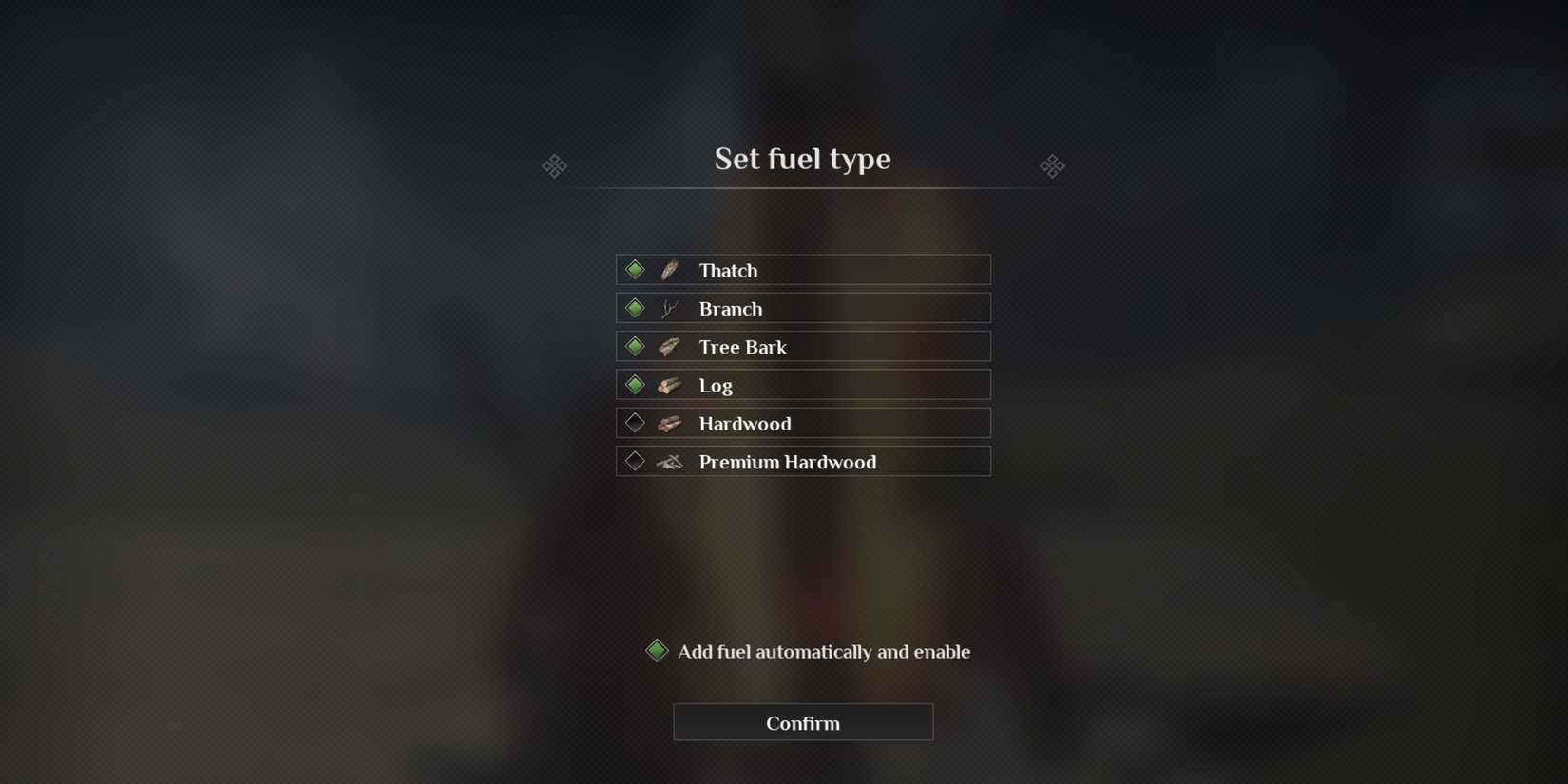Disable Add fuel automatically and enable
The image size is (1568, 784).
(656, 650)
